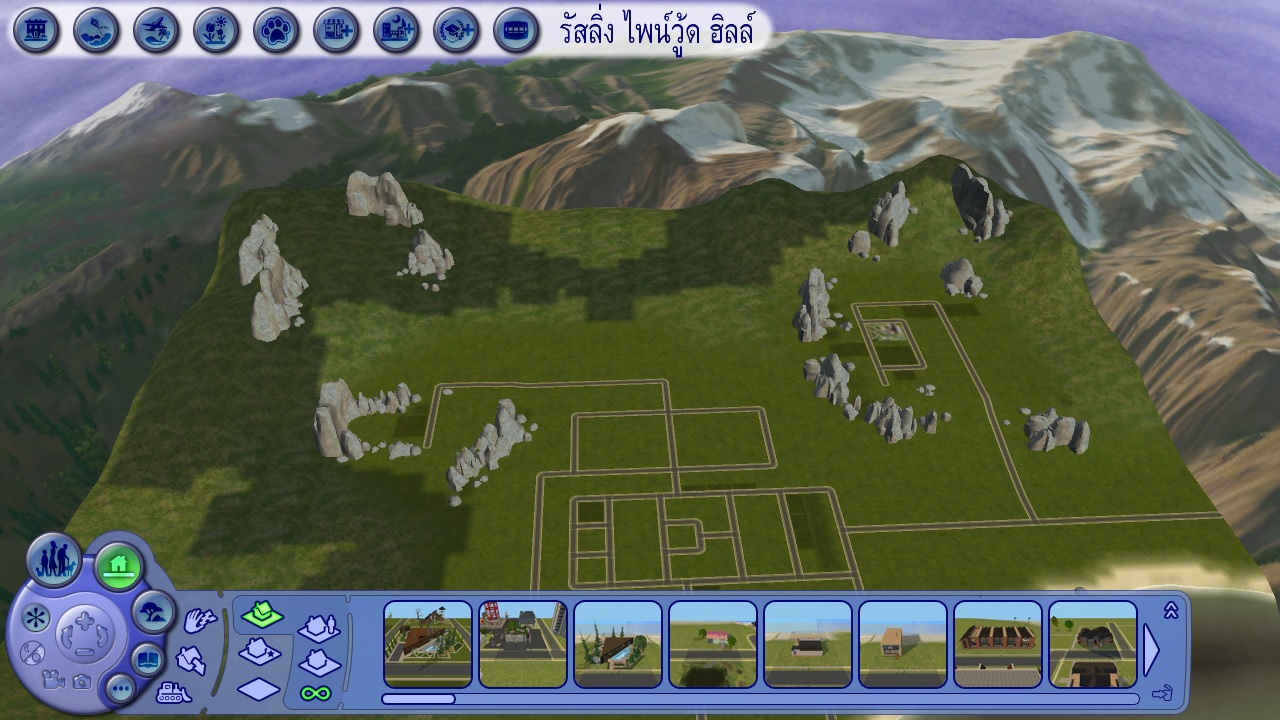Choose the bulldozer tool
This screenshot has width=1280, height=720.
(x=174, y=692)
